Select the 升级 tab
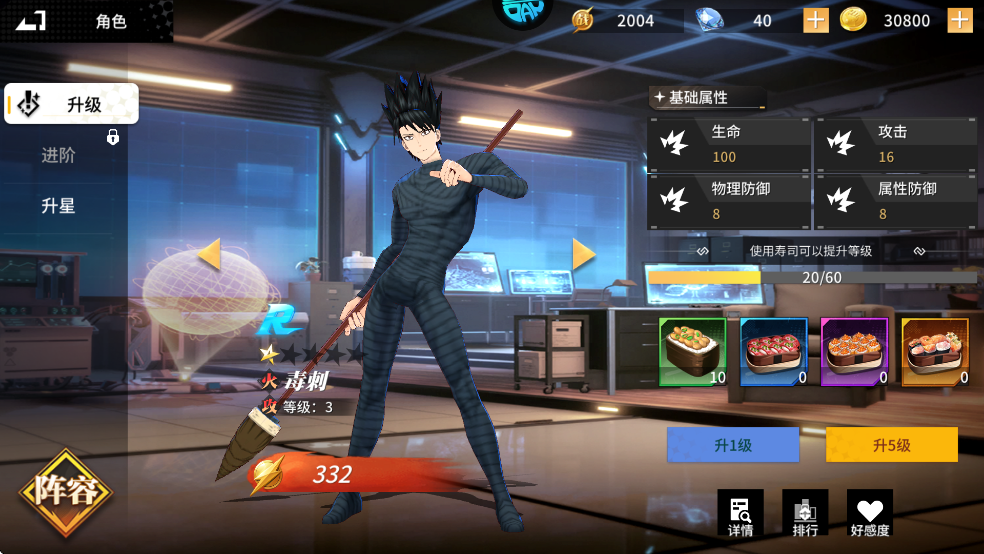984x554 pixels. tap(72, 104)
